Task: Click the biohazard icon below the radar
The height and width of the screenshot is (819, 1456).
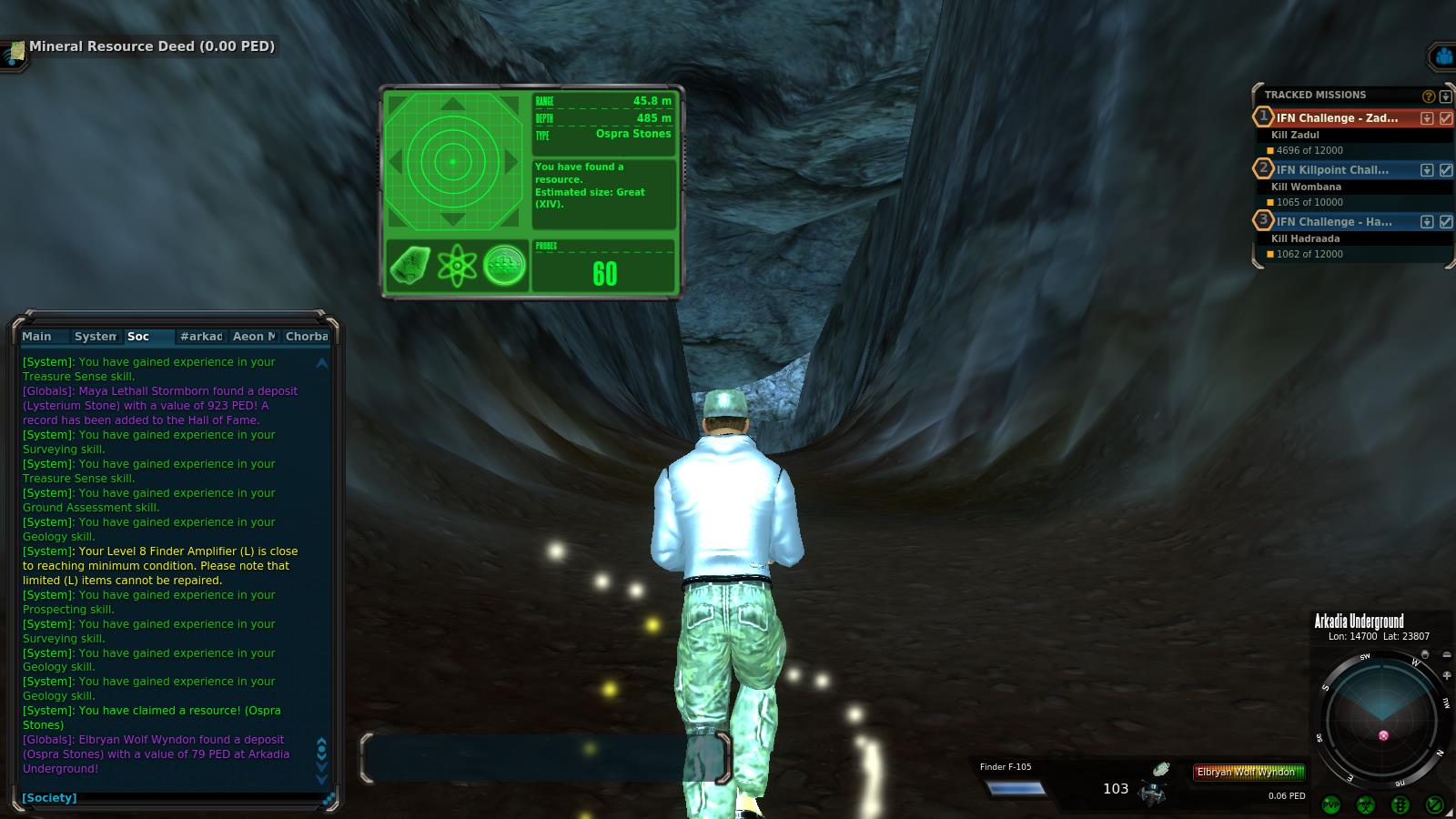Action: (1365, 804)
